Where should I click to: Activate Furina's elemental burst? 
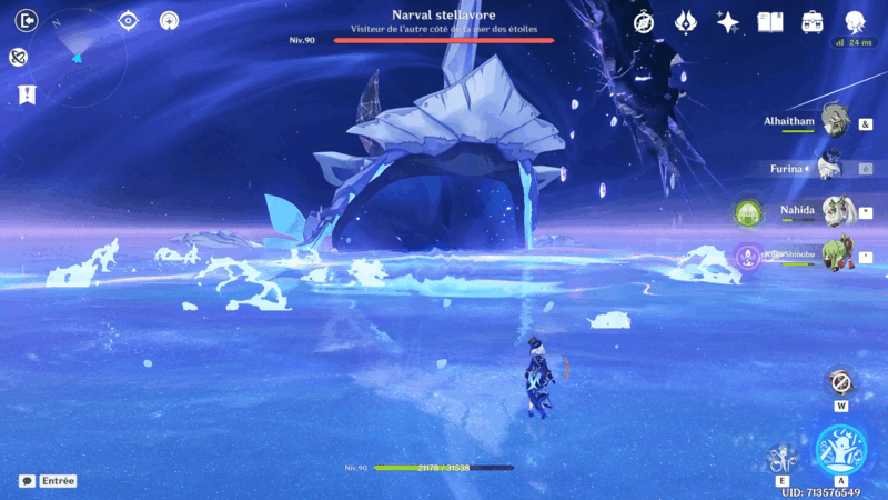(x=840, y=452)
